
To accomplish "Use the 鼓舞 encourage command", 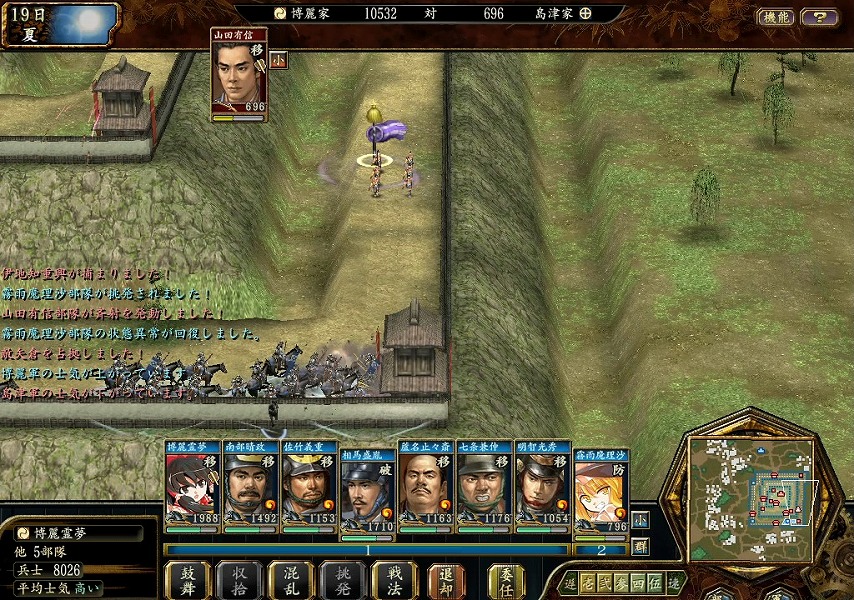I will (x=188, y=580).
